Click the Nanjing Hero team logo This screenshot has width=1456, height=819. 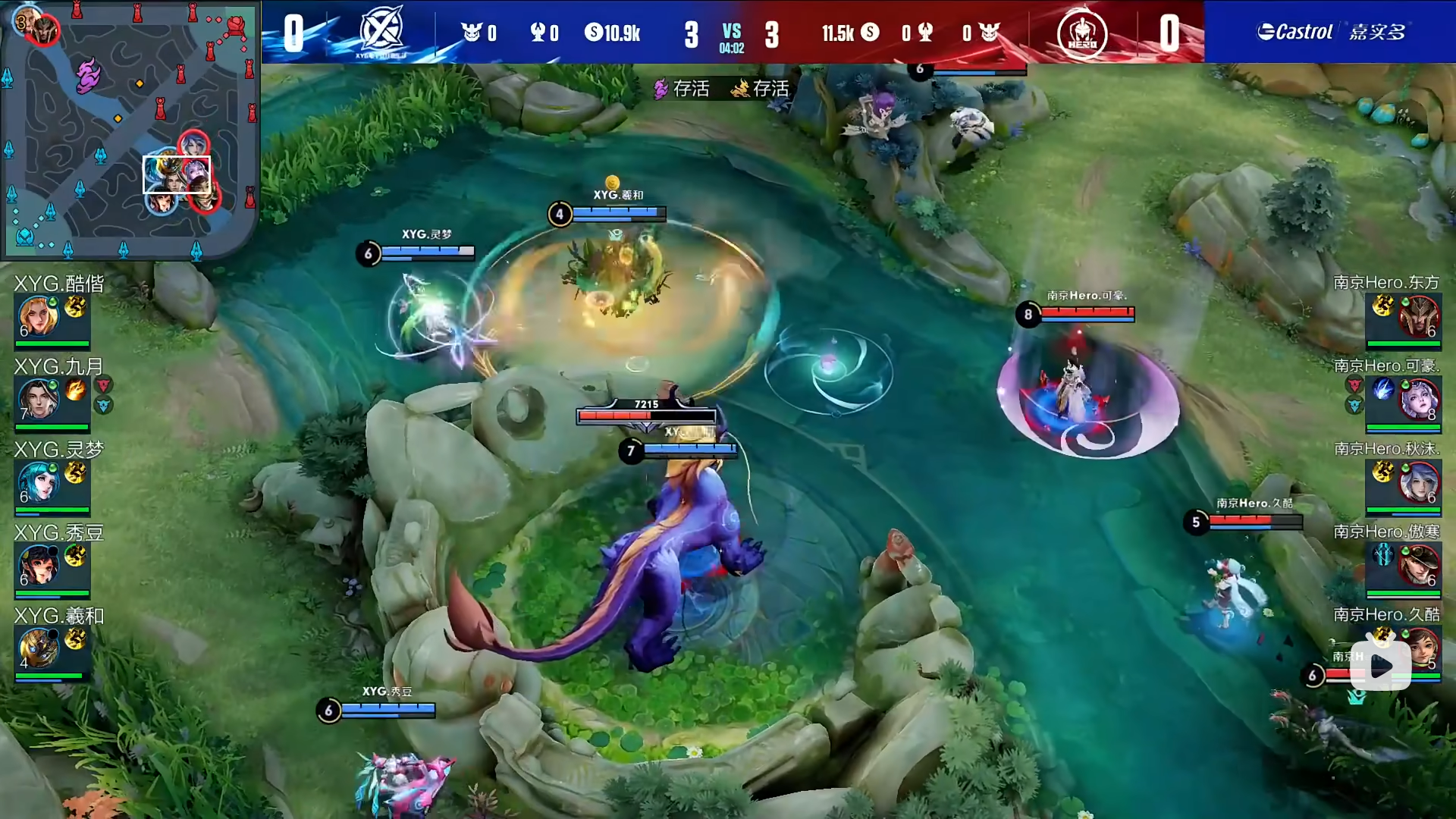pyautogui.click(x=1082, y=33)
